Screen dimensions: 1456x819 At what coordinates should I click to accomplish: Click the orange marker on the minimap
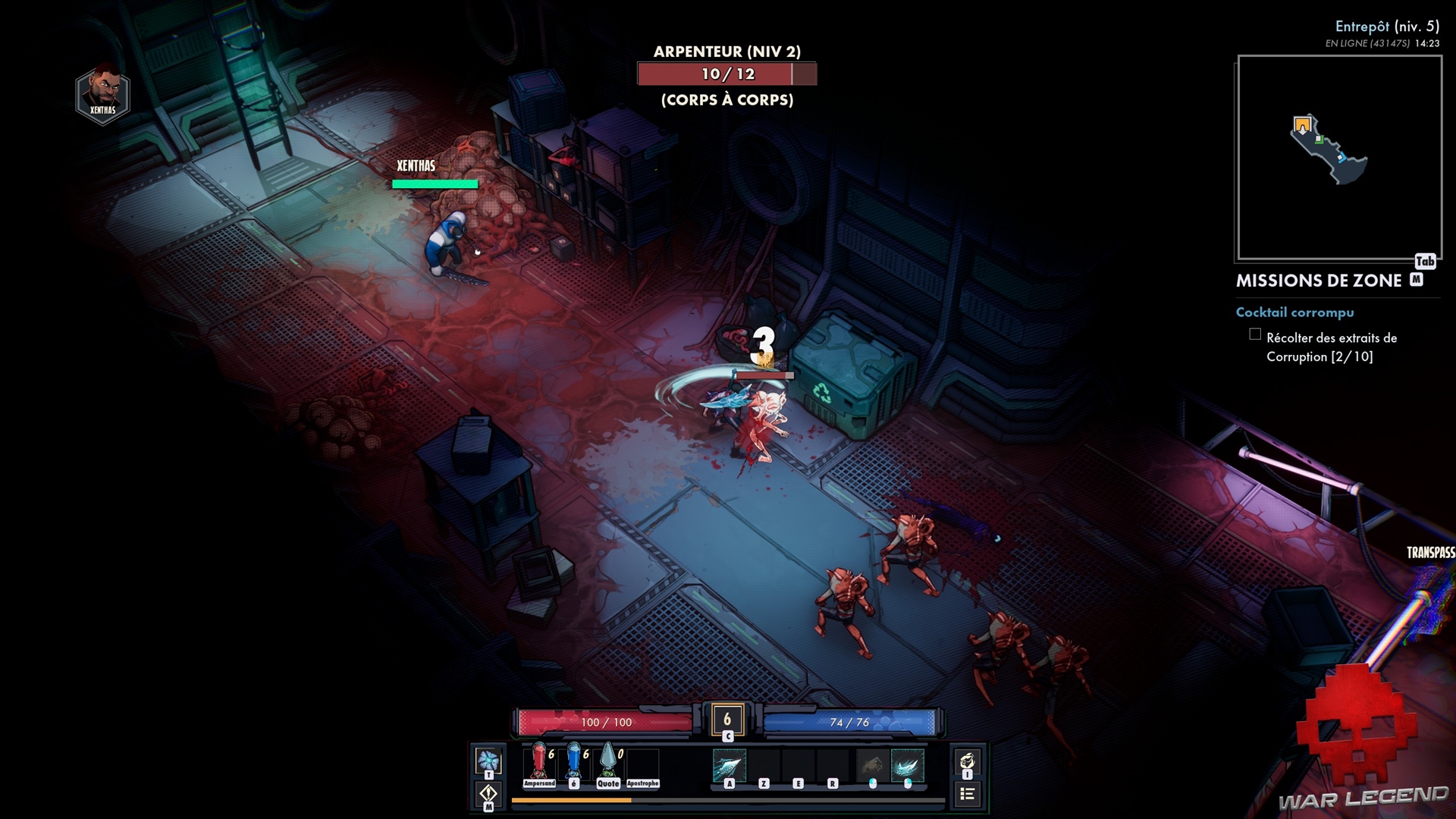[x=1302, y=124]
